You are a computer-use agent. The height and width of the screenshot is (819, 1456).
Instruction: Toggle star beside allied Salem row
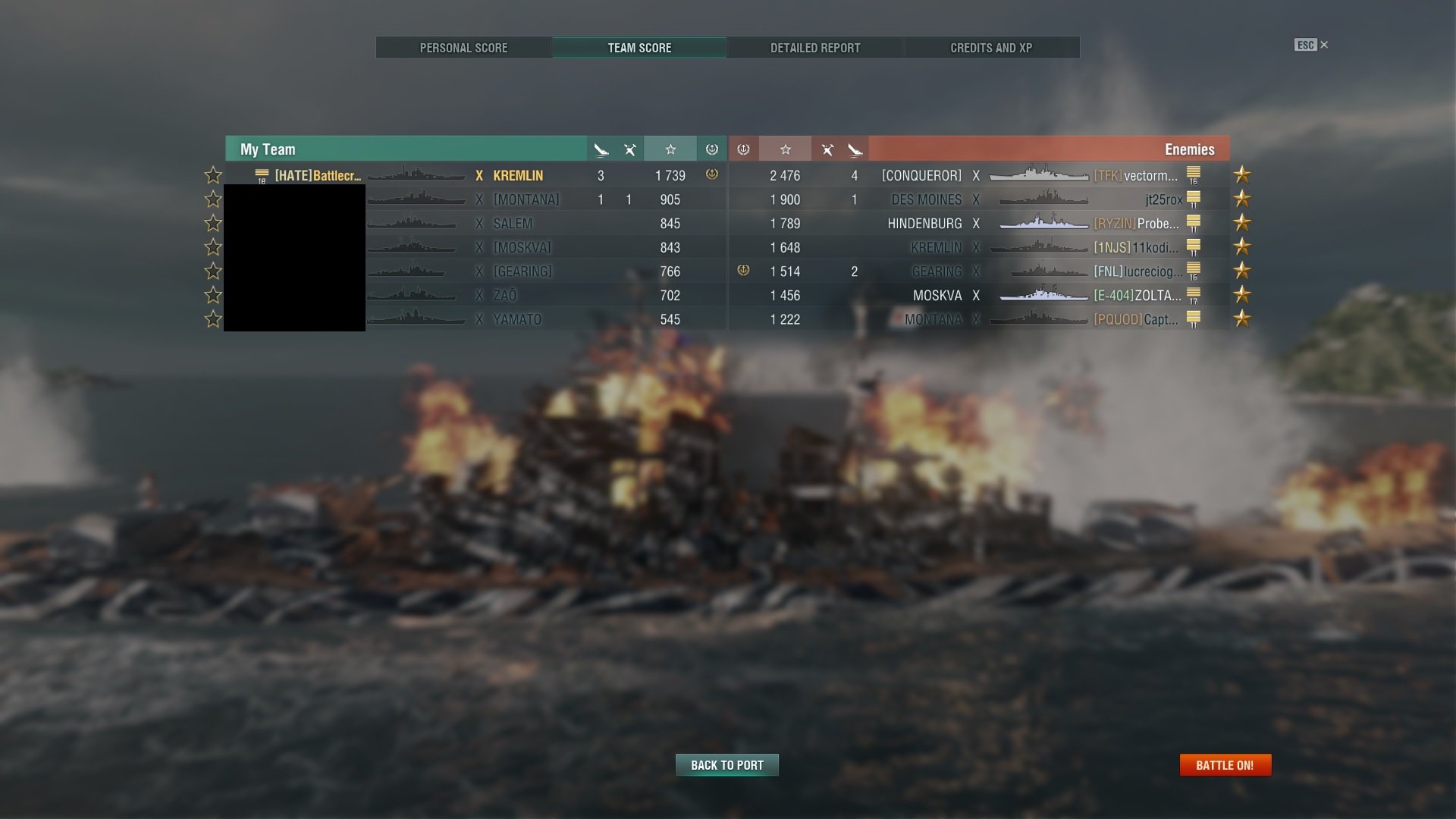click(x=213, y=224)
